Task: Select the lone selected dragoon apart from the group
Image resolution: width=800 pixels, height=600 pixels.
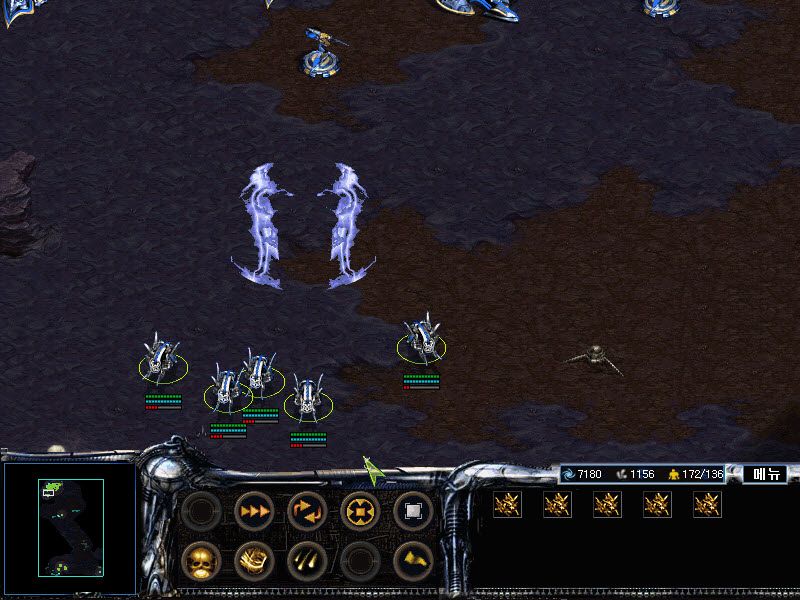Action: pyautogui.click(x=422, y=342)
